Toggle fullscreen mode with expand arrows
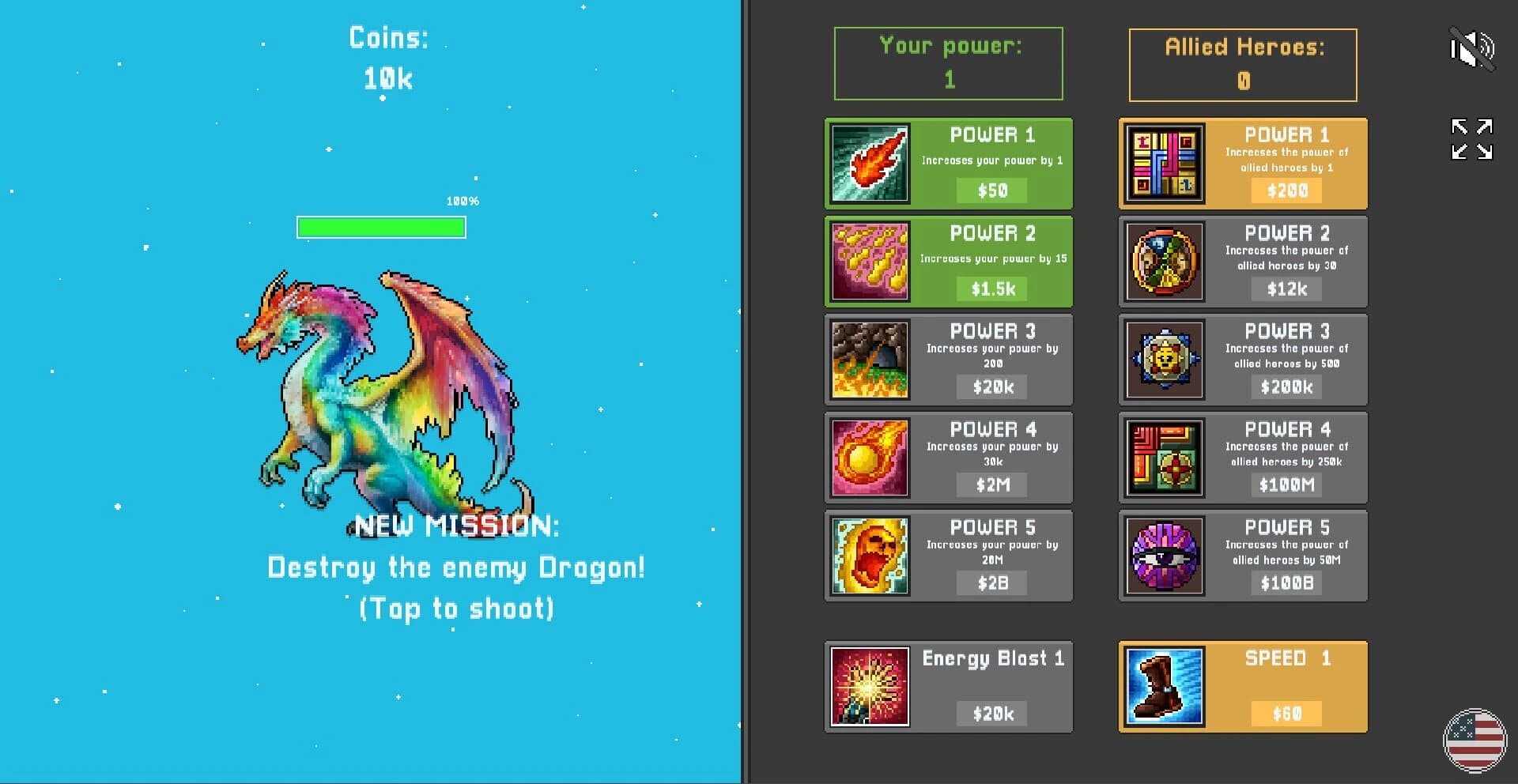 (x=1471, y=139)
